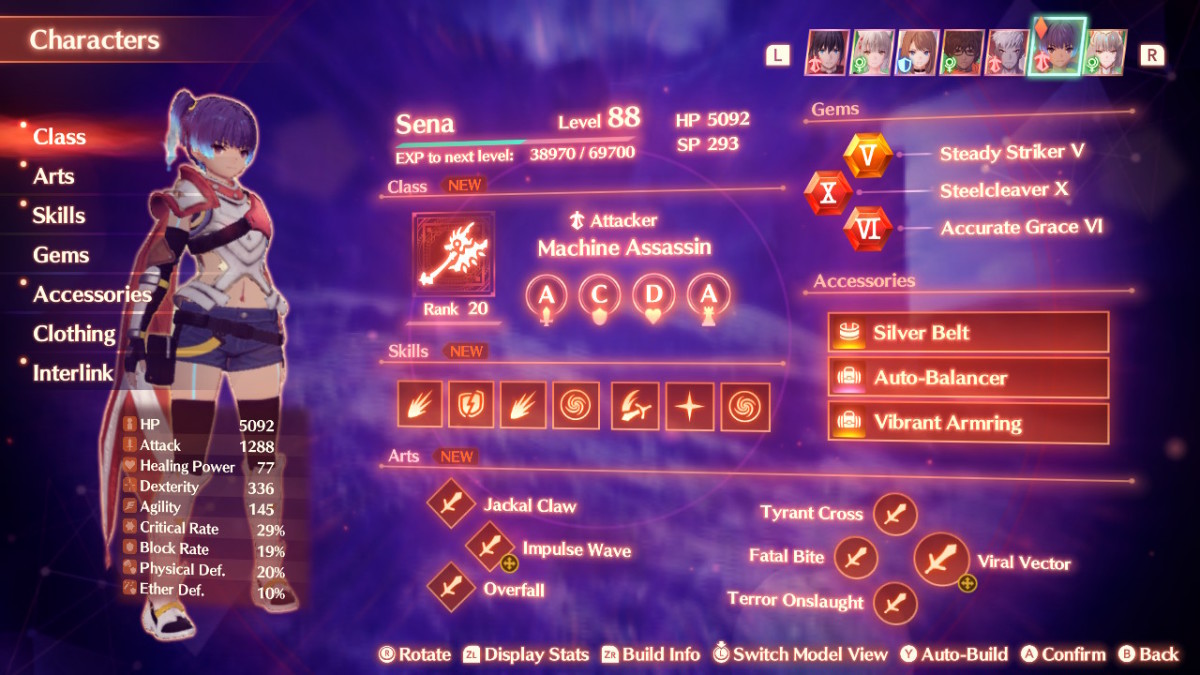Select the Terror Onslaught art icon
The image size is (1200, 675).
pos(895,602)
